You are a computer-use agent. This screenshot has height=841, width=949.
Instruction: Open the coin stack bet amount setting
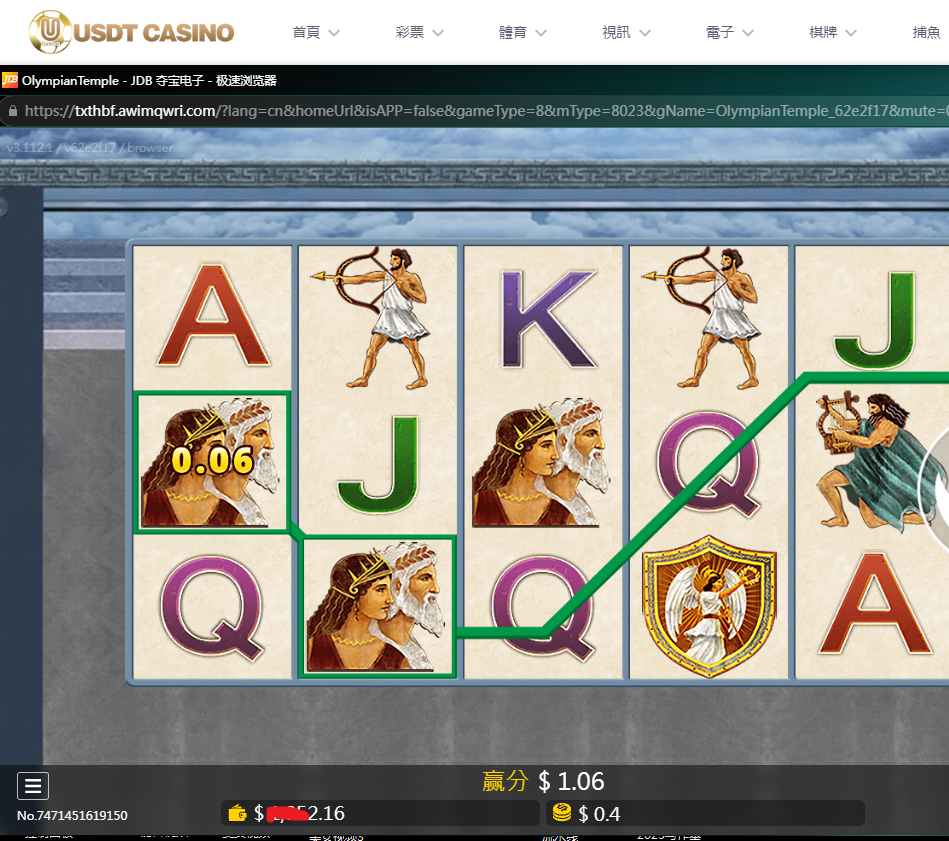coord(562,813)
